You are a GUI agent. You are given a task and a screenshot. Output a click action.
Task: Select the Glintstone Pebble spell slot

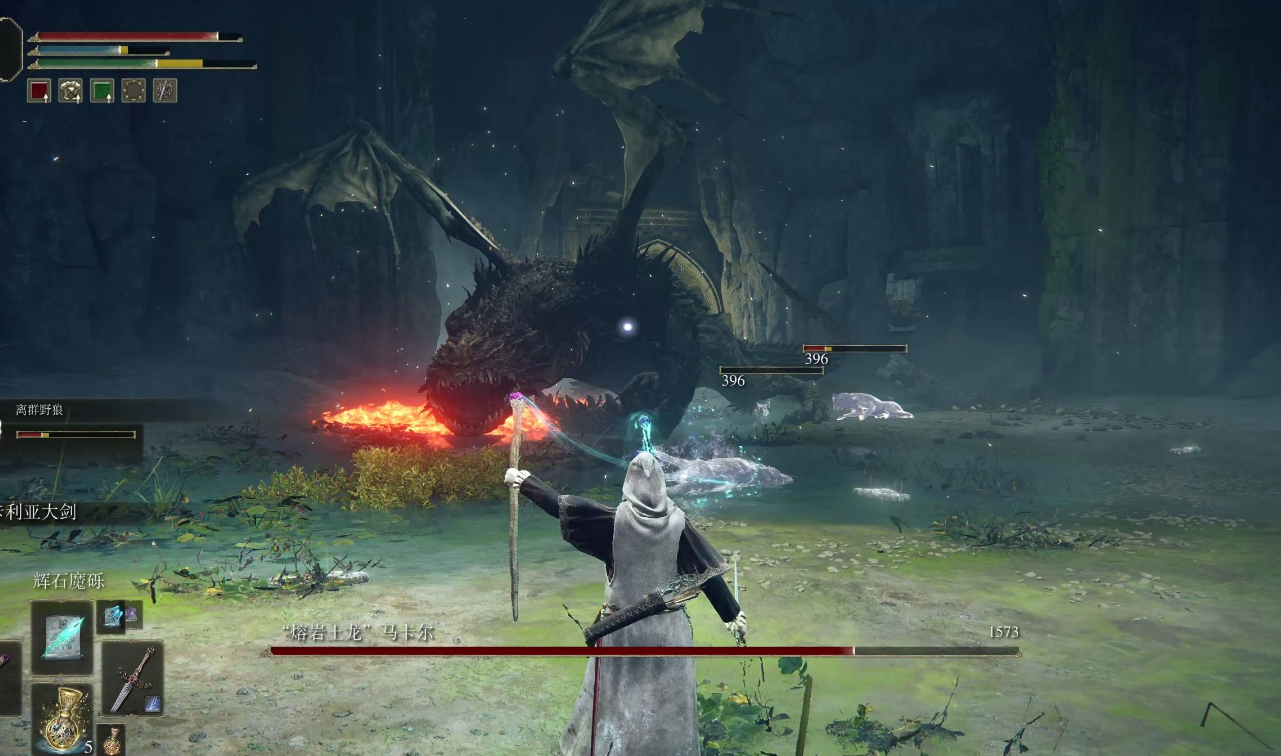pyautogui.click(x=62, y=636)
